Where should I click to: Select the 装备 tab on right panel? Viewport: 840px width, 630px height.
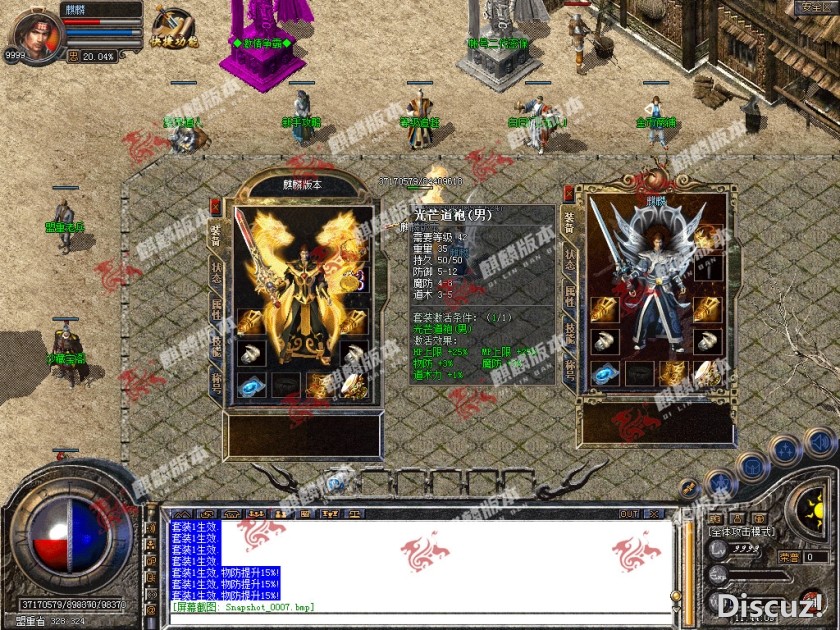[x=569, y=226]
